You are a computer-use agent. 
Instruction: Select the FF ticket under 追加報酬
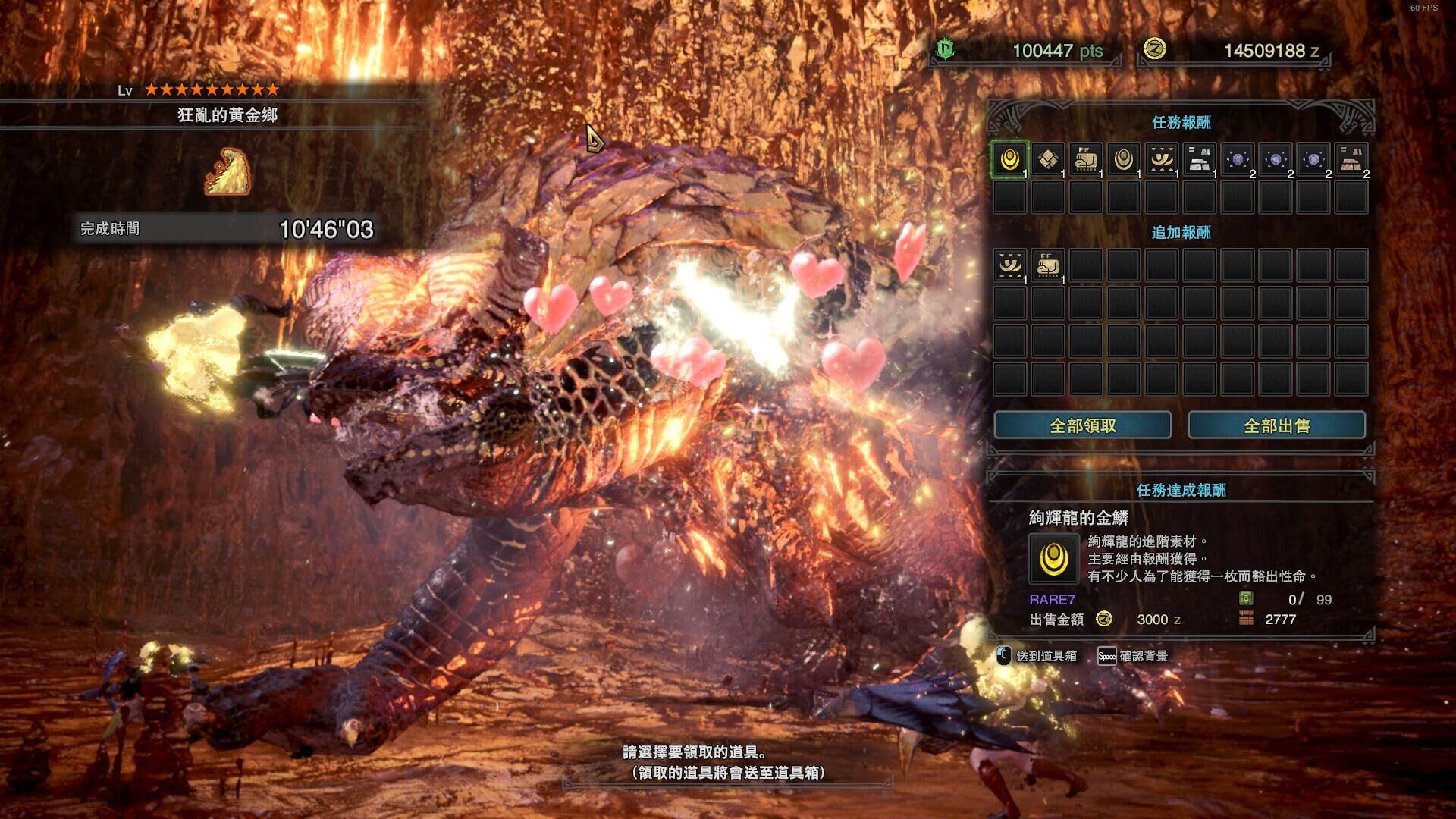tap(1047, 265)
